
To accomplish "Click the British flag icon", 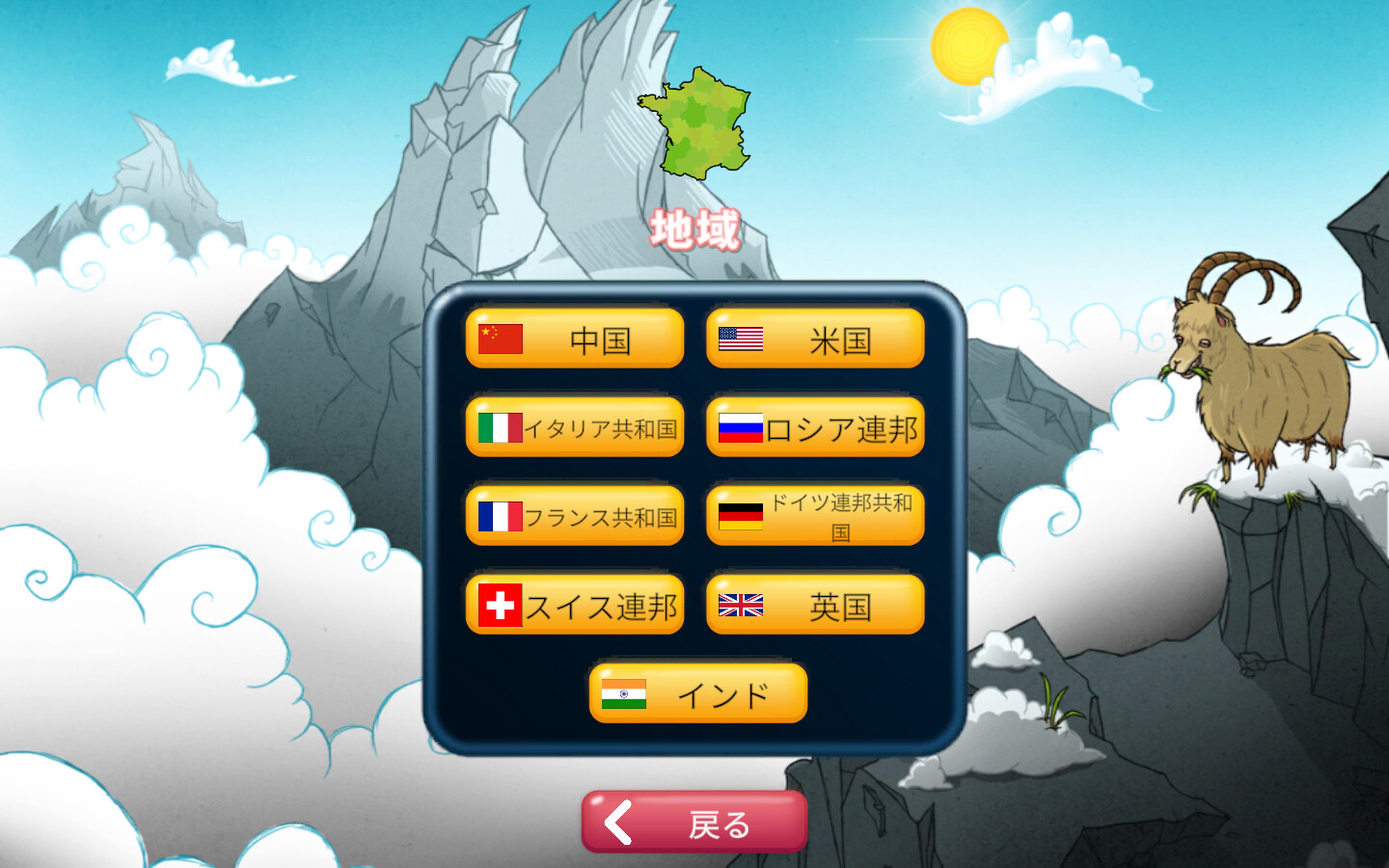I will [x=741, y=605].
